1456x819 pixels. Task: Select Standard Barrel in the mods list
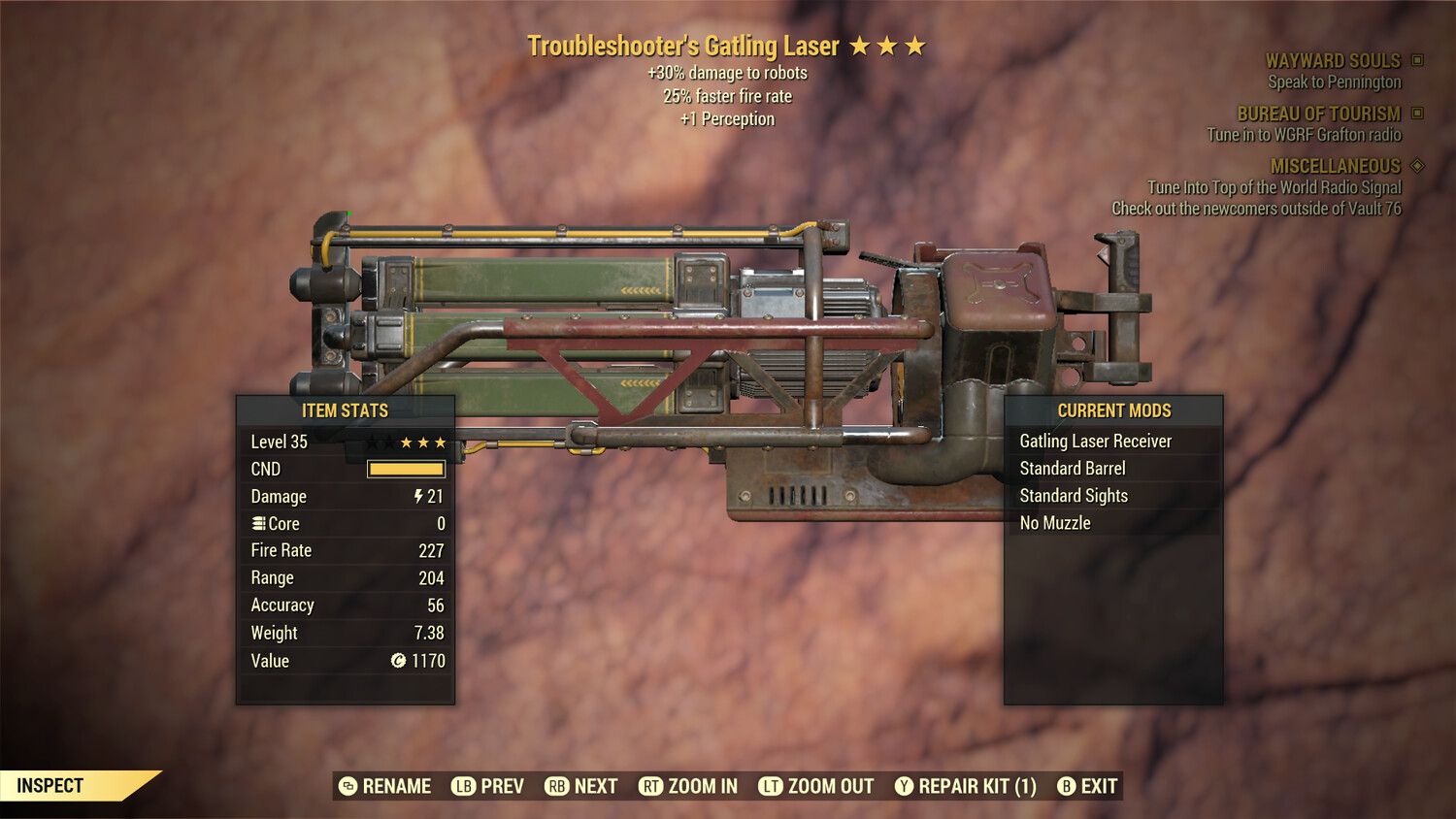[x=1072, y=468]
